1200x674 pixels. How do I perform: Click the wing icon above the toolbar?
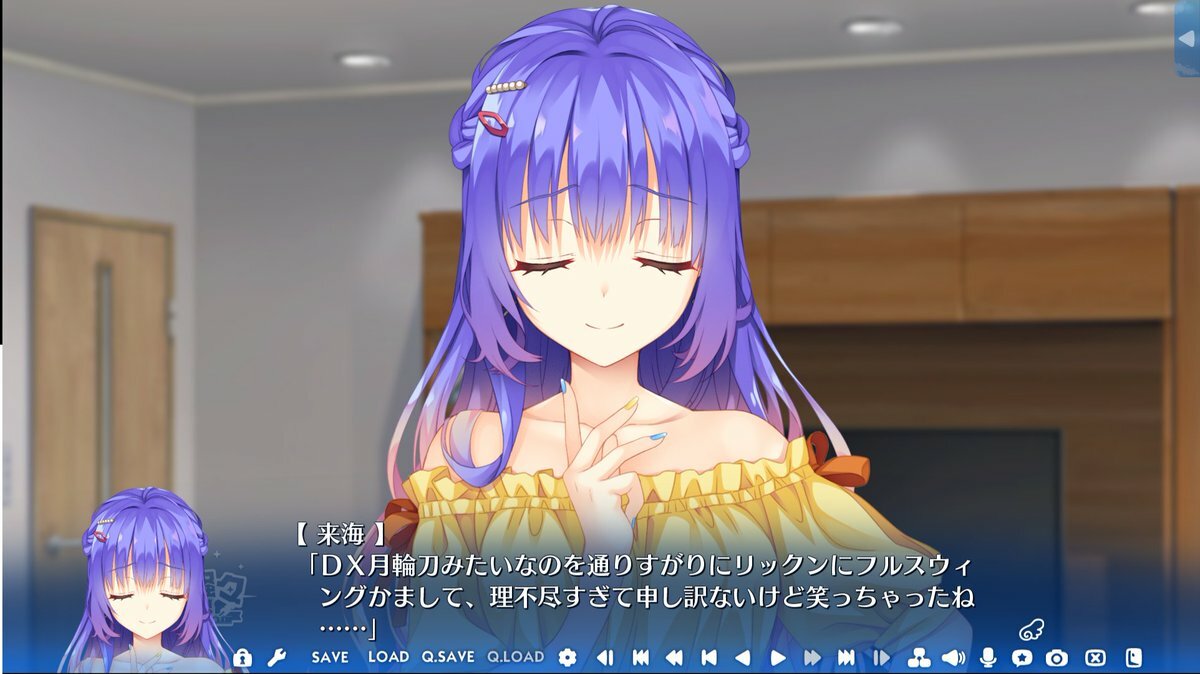[x=1031, y=631]
